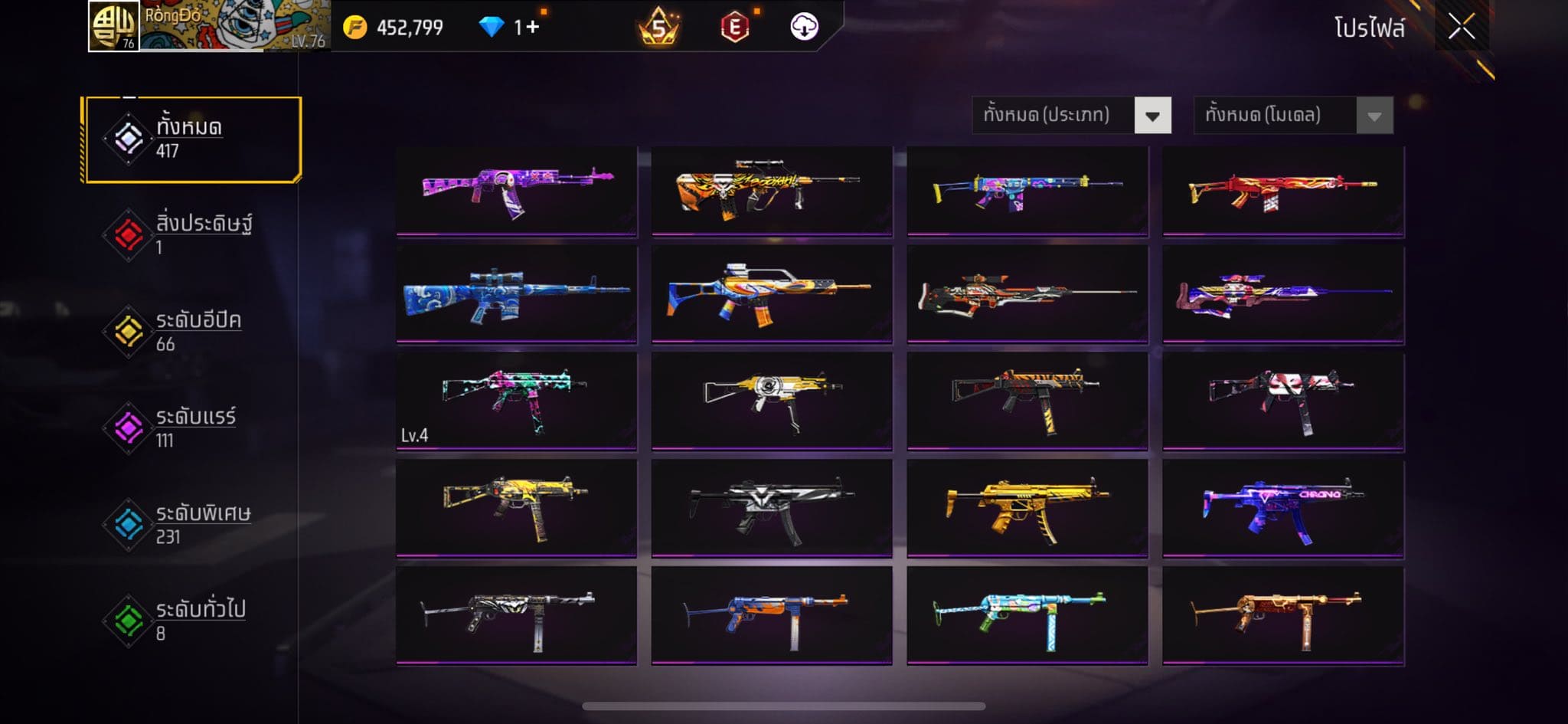The image size is (1568, 724).
Task: Open the ระดับอีปิค 66 category
Action: [x=192, y=331]
